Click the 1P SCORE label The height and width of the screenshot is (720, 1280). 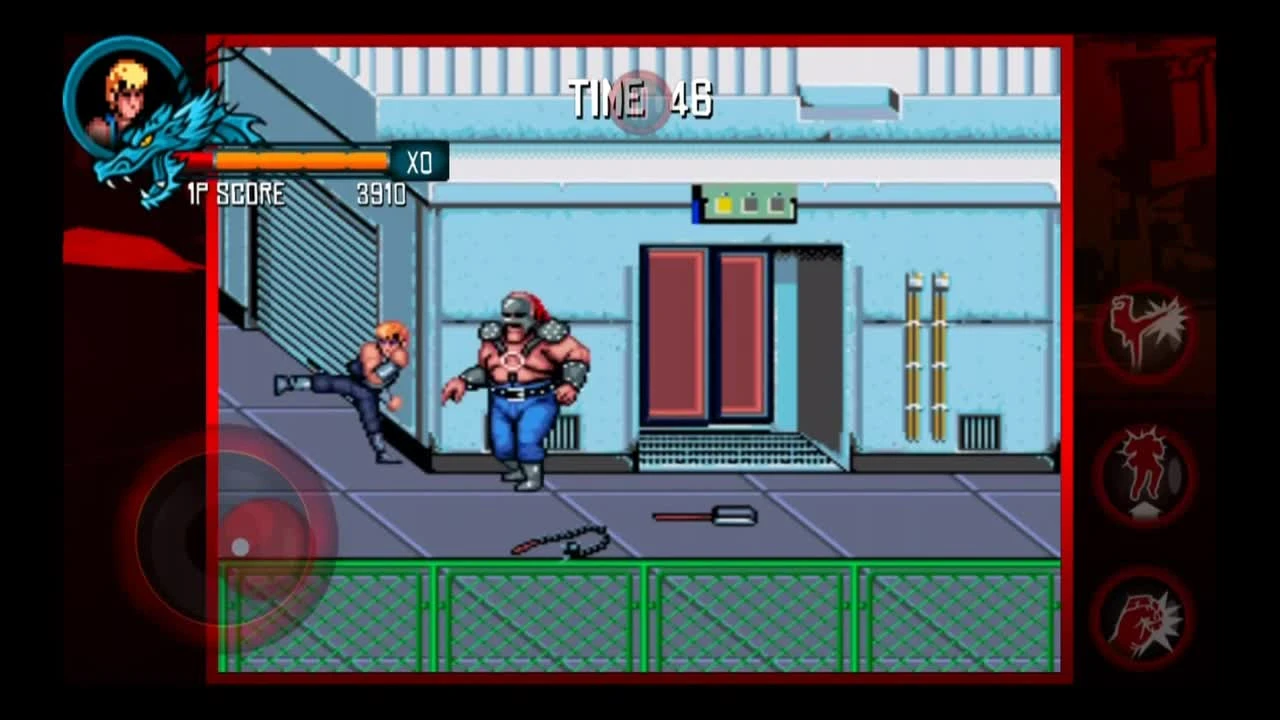[x=234, y=196]
